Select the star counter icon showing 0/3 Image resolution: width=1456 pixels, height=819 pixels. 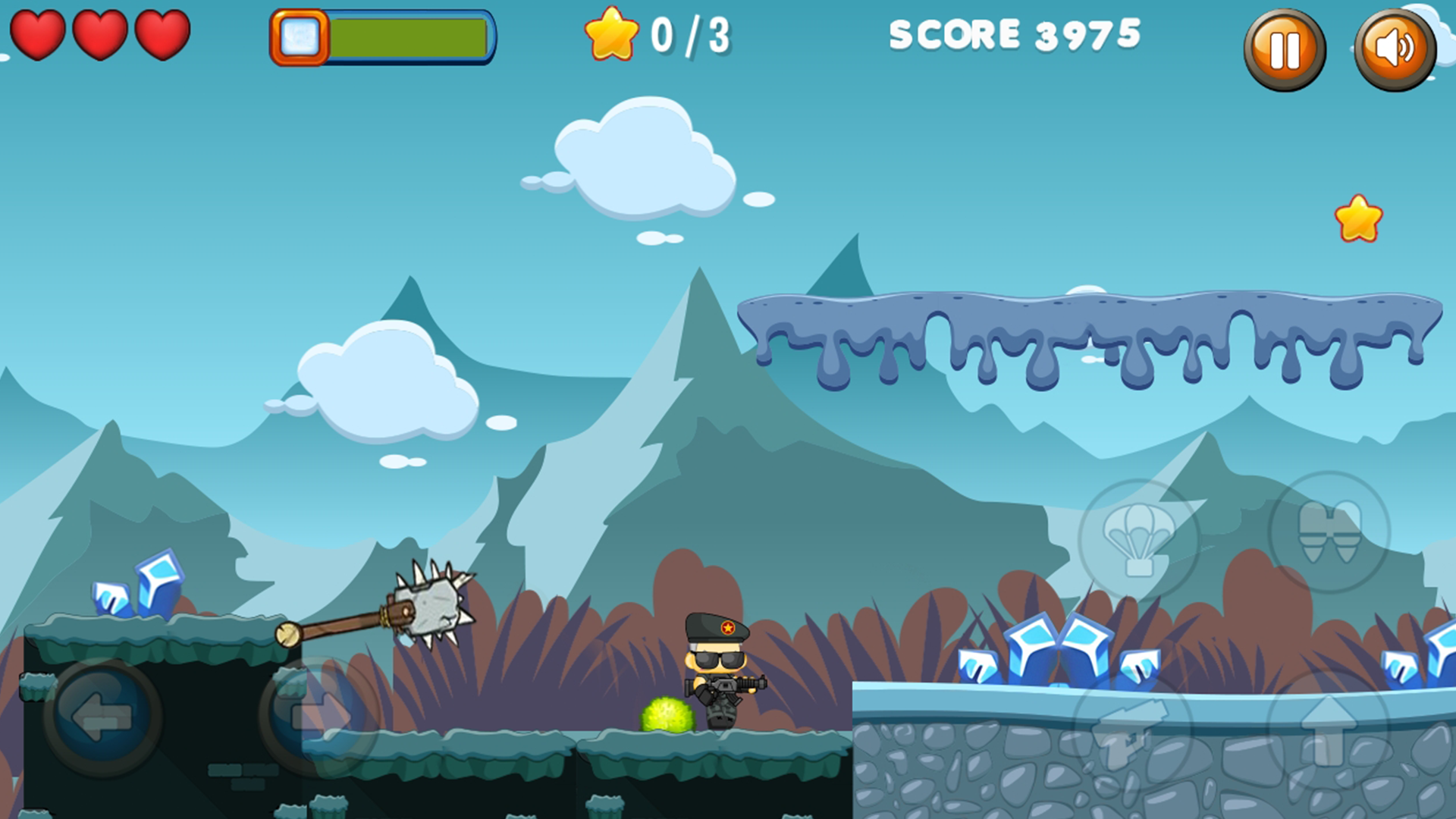point(613,33)
